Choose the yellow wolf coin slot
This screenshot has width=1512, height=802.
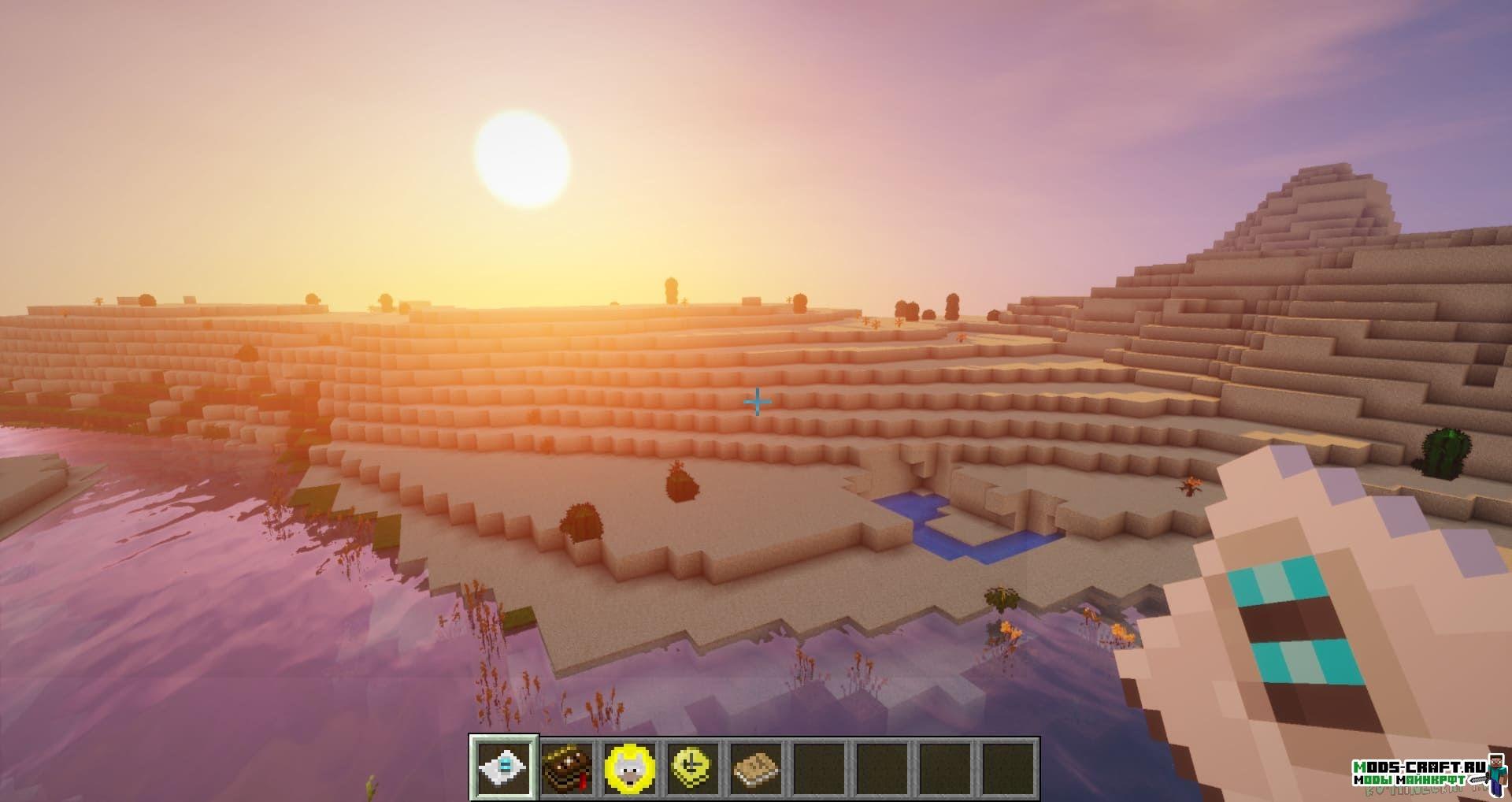point(629,770)
